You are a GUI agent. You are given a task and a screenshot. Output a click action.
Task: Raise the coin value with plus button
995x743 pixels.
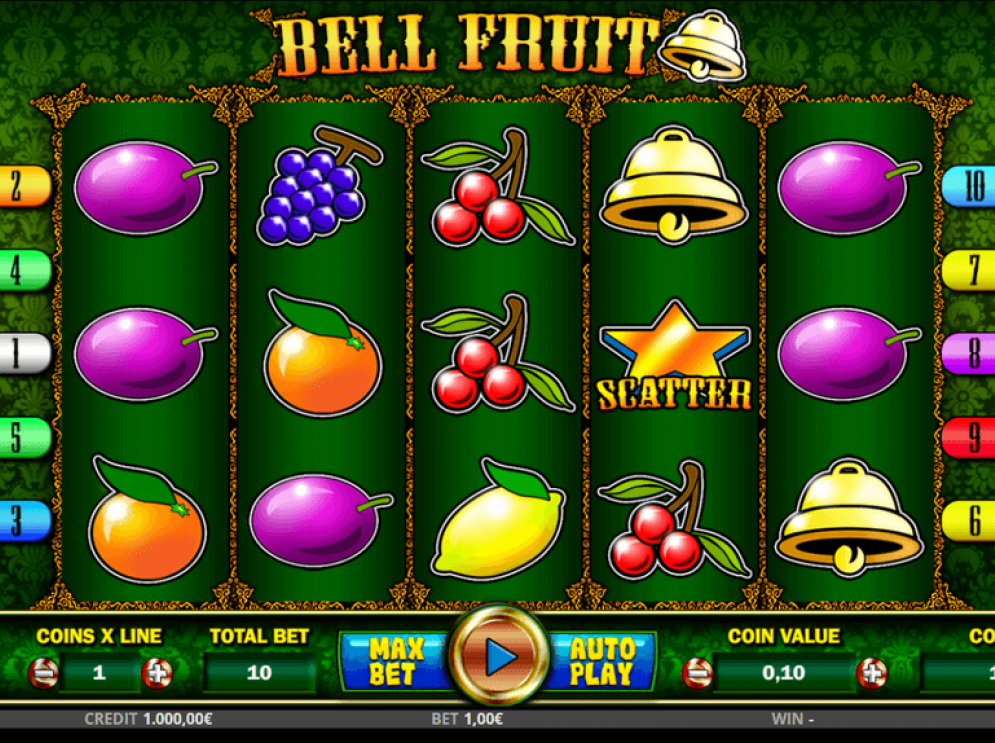tap(871, 673)
